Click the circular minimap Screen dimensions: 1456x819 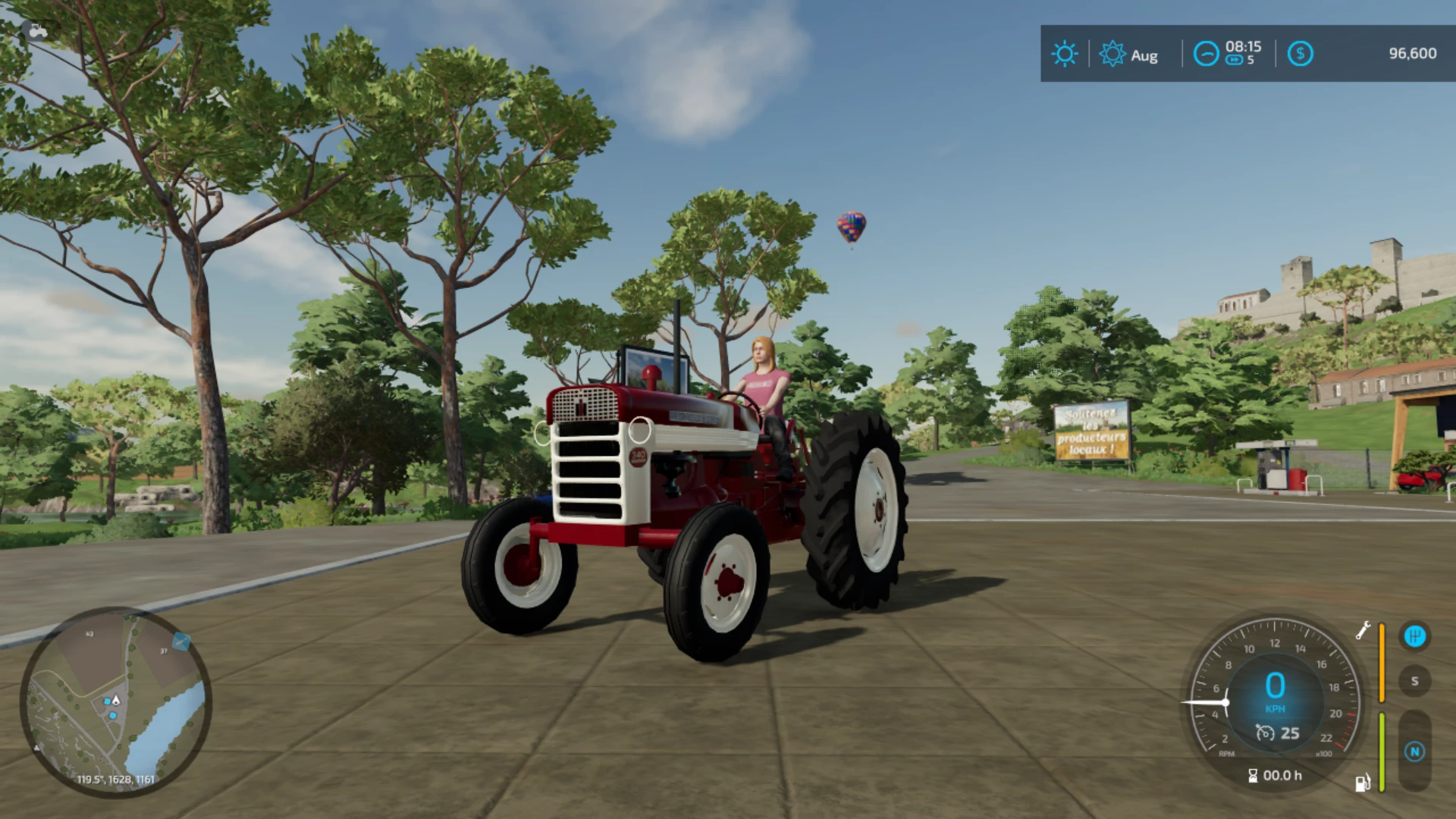tap(115, 702)
